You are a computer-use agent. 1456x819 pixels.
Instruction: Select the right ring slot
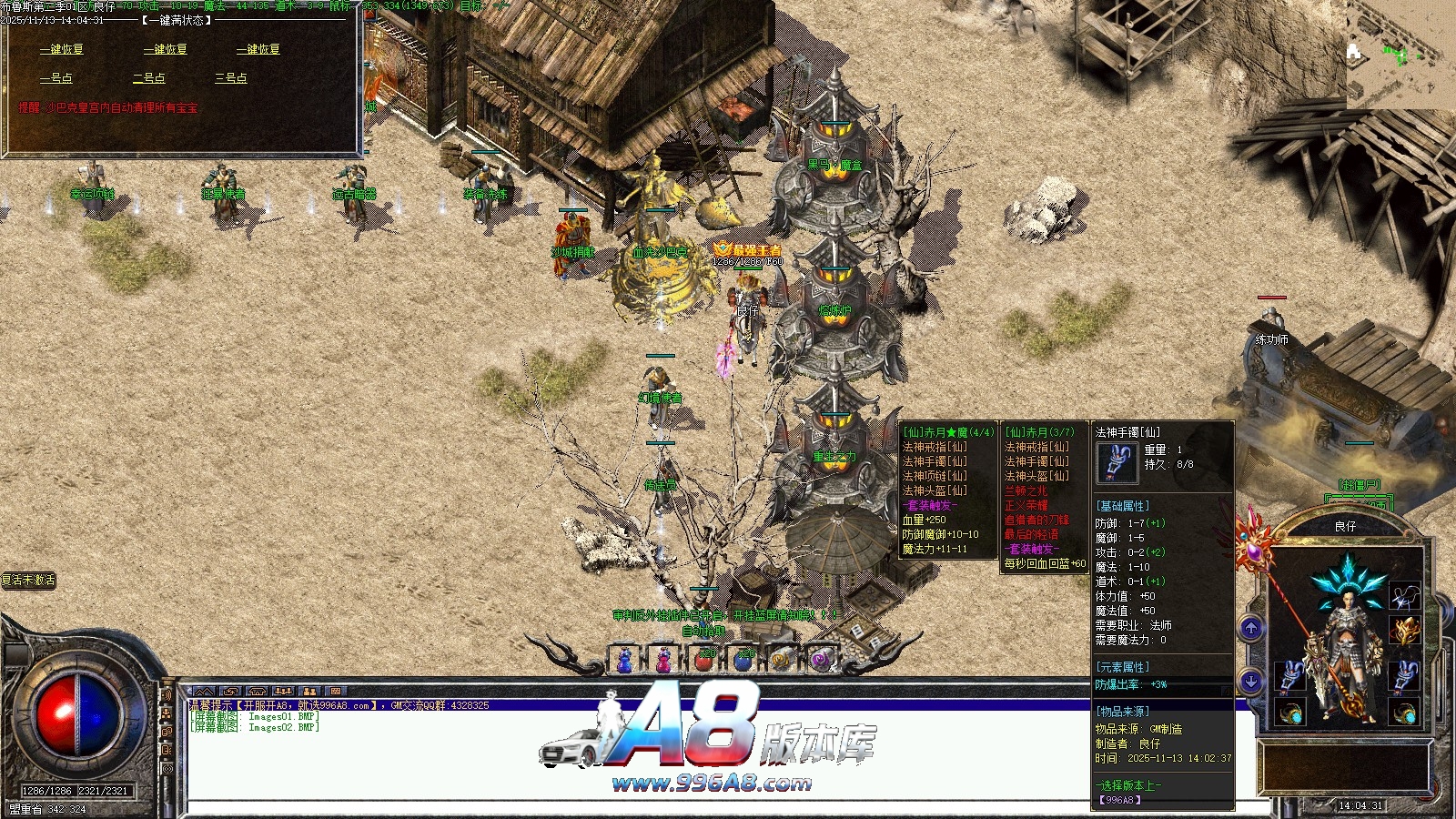pyautogui.click(x=1404, y=713)
